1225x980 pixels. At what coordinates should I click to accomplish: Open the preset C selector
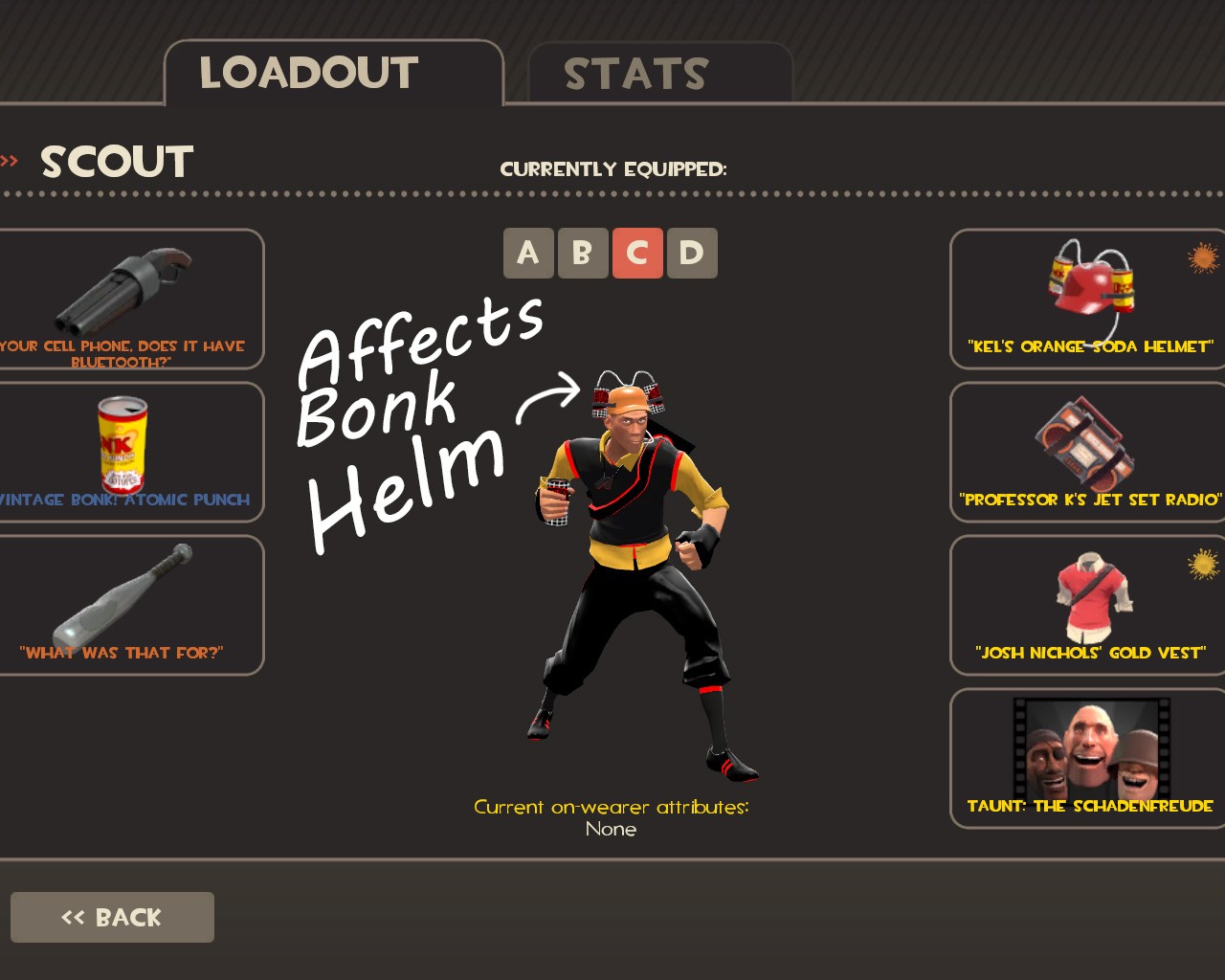tap(637, 253)
